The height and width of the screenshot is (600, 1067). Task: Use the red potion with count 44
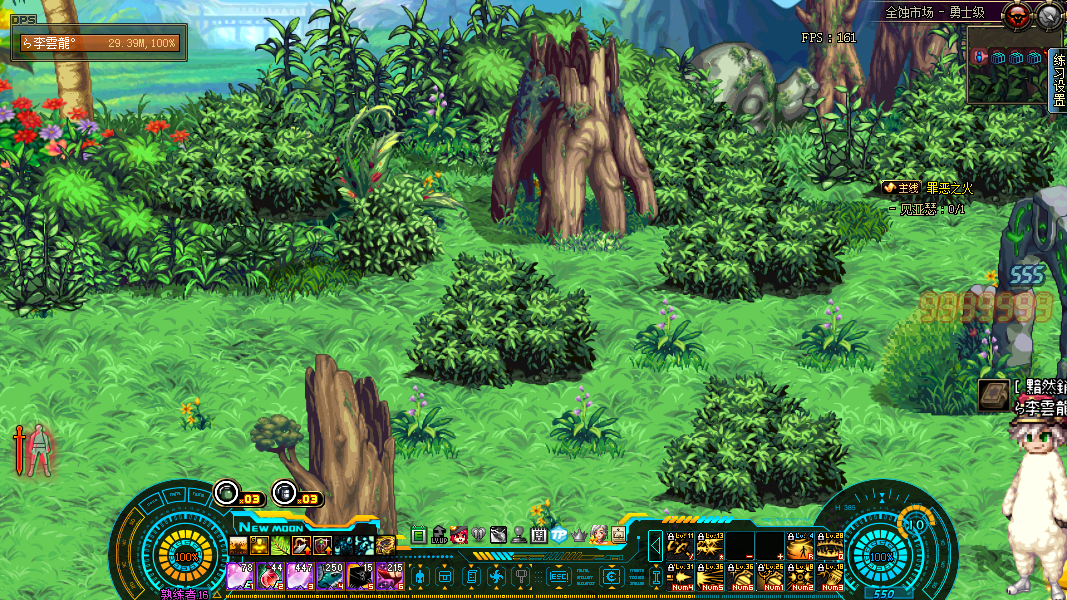[x=270, y=577]
